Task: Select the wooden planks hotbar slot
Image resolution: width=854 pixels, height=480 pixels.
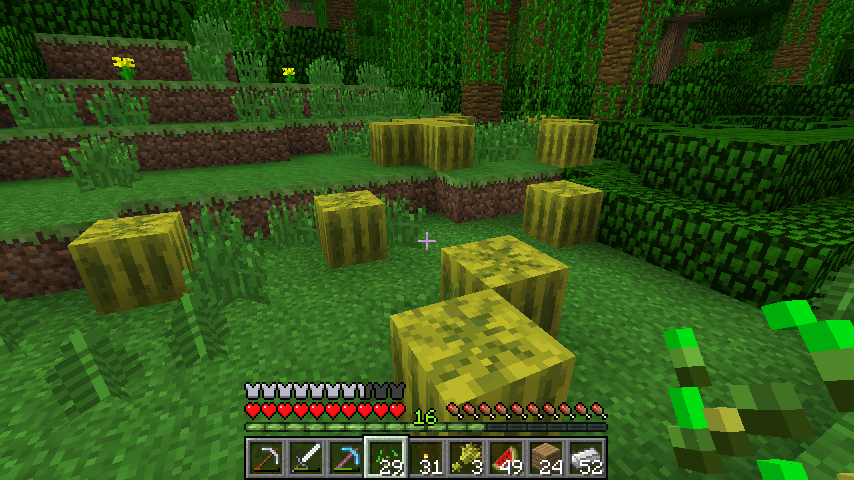Action: pos(546,458)
